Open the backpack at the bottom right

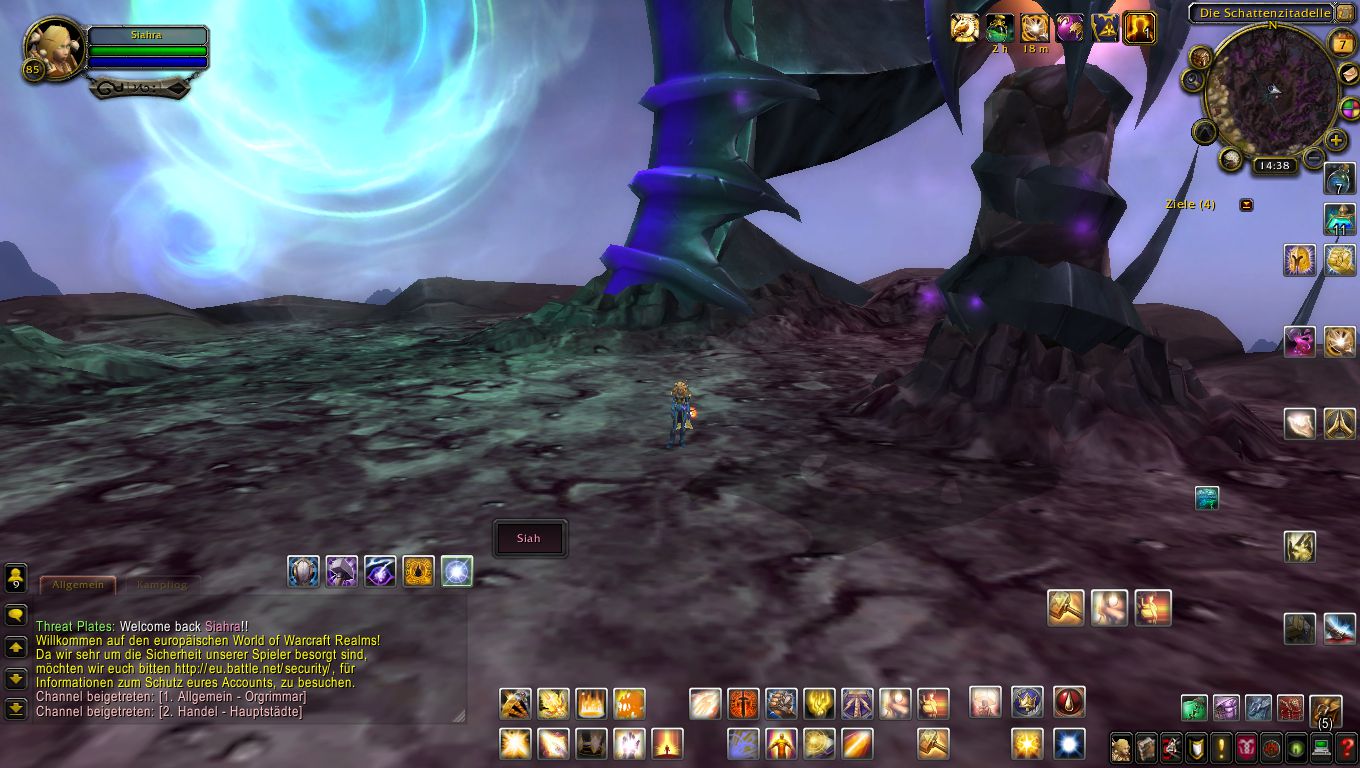click(1325, 710)
